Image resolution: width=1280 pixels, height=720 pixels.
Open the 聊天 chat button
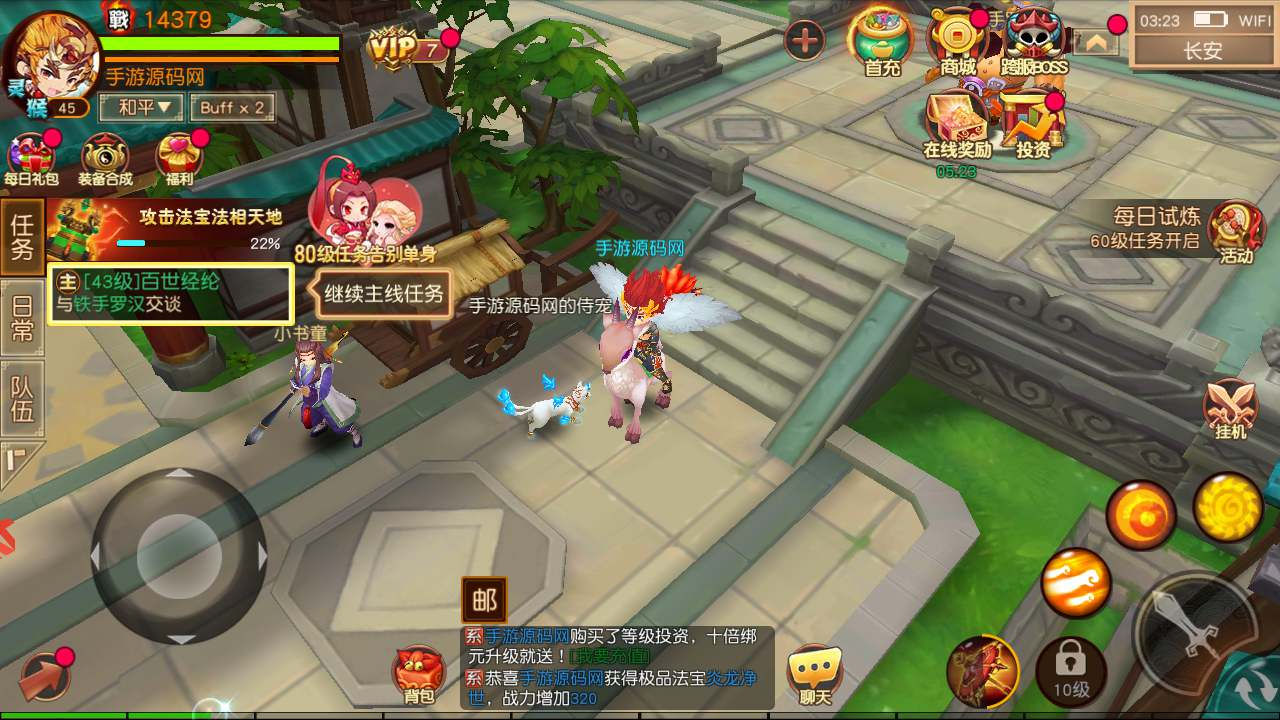(815, 675)
